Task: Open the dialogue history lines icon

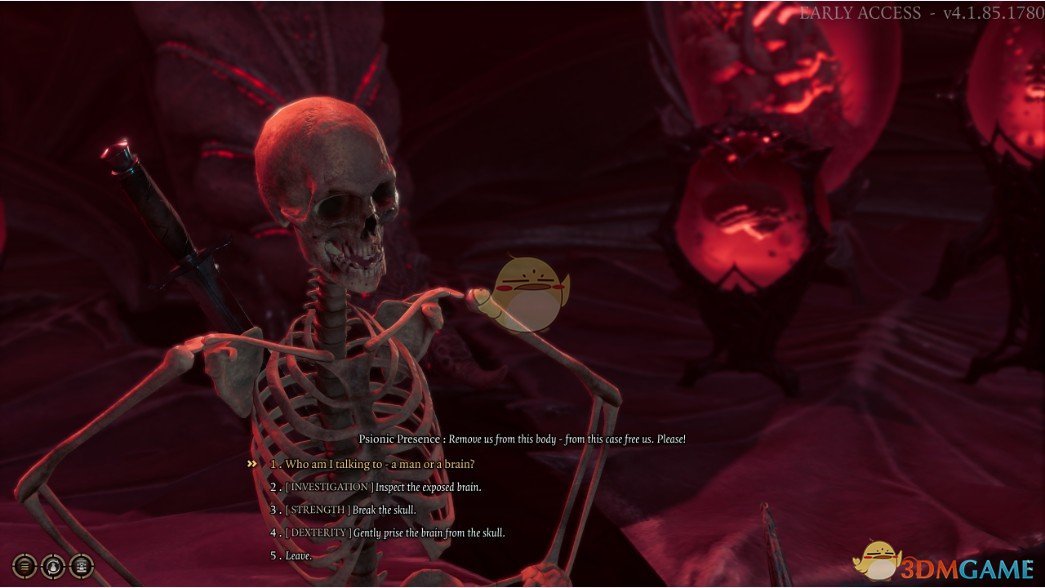Action: pos(25,564)
